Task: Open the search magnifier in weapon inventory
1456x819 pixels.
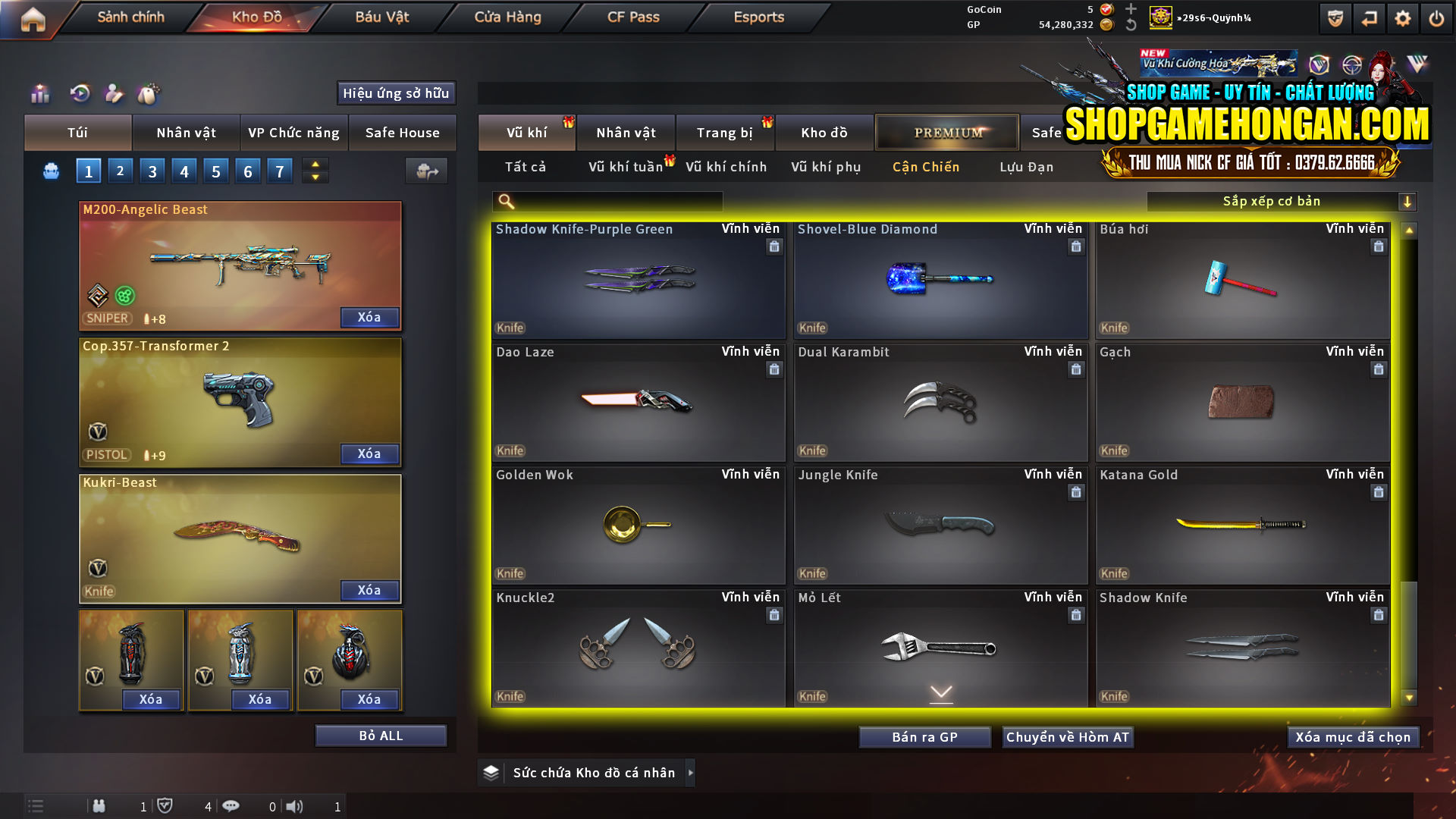Action: [x=504, y=202]
